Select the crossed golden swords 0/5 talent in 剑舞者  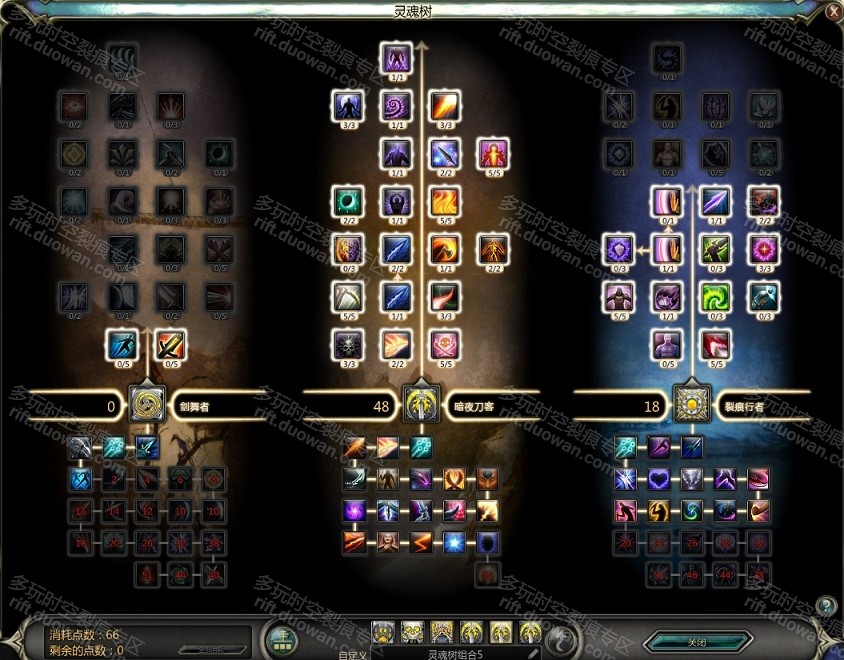[x=170, y=346]
